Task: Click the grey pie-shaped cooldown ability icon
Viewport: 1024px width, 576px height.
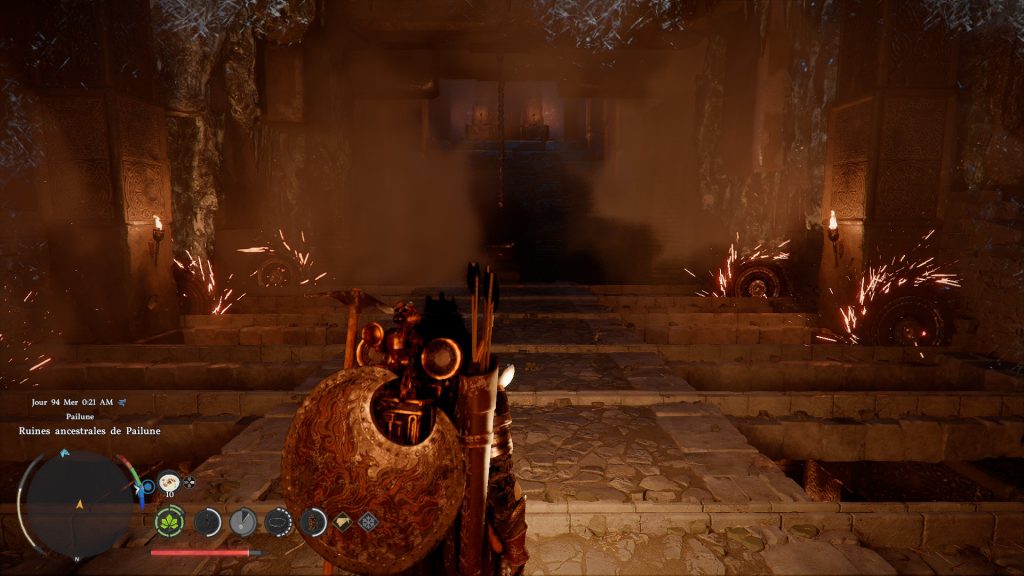Action: point(242,521)
